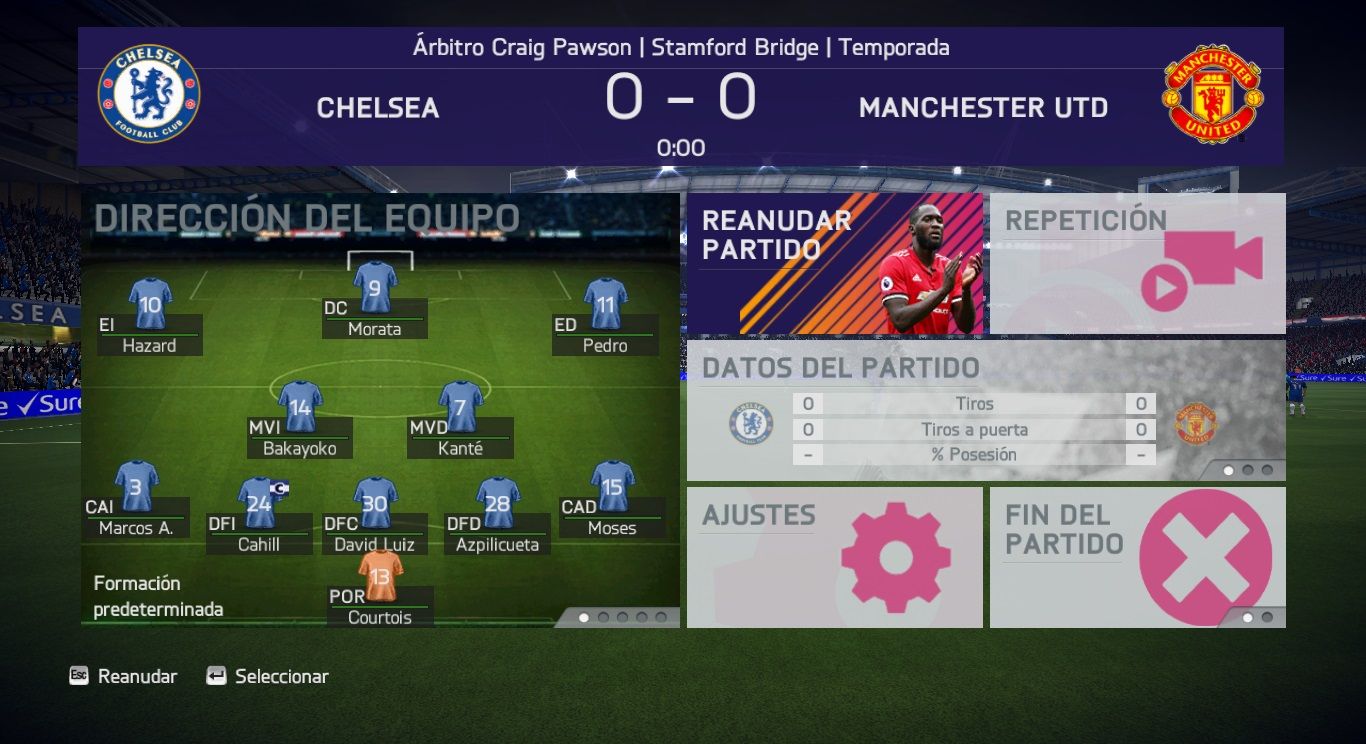Select David Luiz's number 30 shirt

point(375,503)
